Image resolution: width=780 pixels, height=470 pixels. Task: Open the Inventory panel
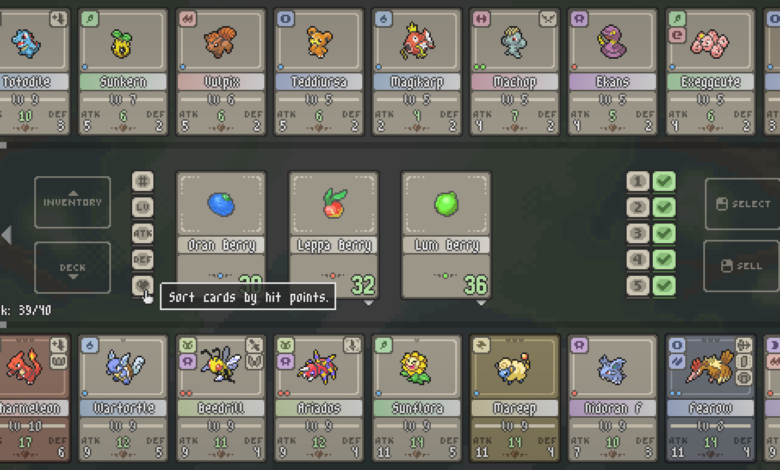click(x=72, y=203)
